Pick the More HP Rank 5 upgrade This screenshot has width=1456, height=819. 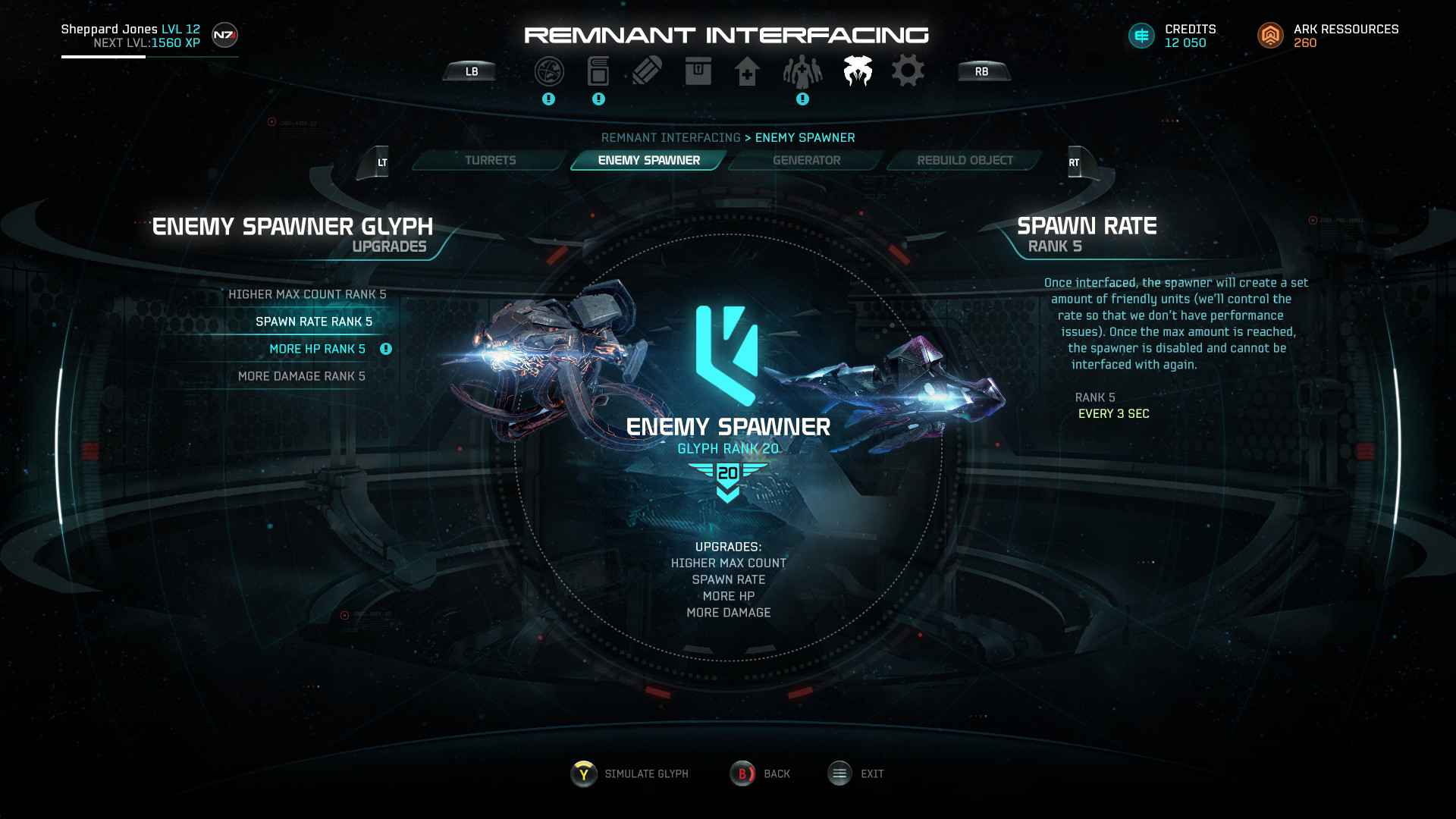pos(317,349)
